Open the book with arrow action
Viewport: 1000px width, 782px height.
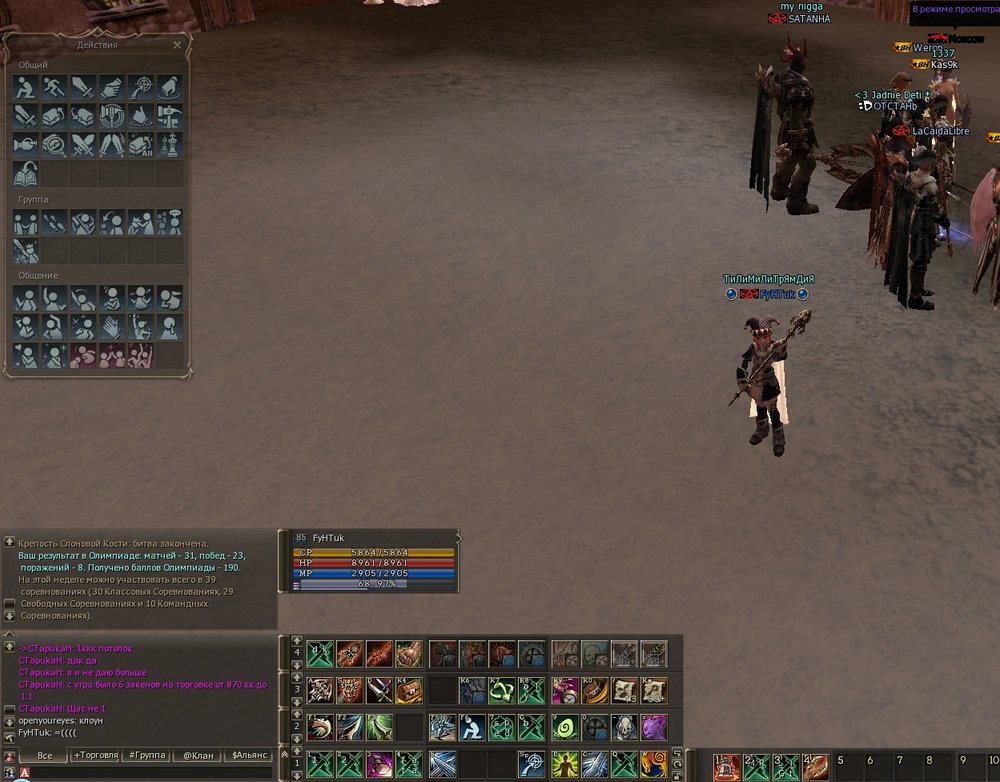(x=26, y=174)
